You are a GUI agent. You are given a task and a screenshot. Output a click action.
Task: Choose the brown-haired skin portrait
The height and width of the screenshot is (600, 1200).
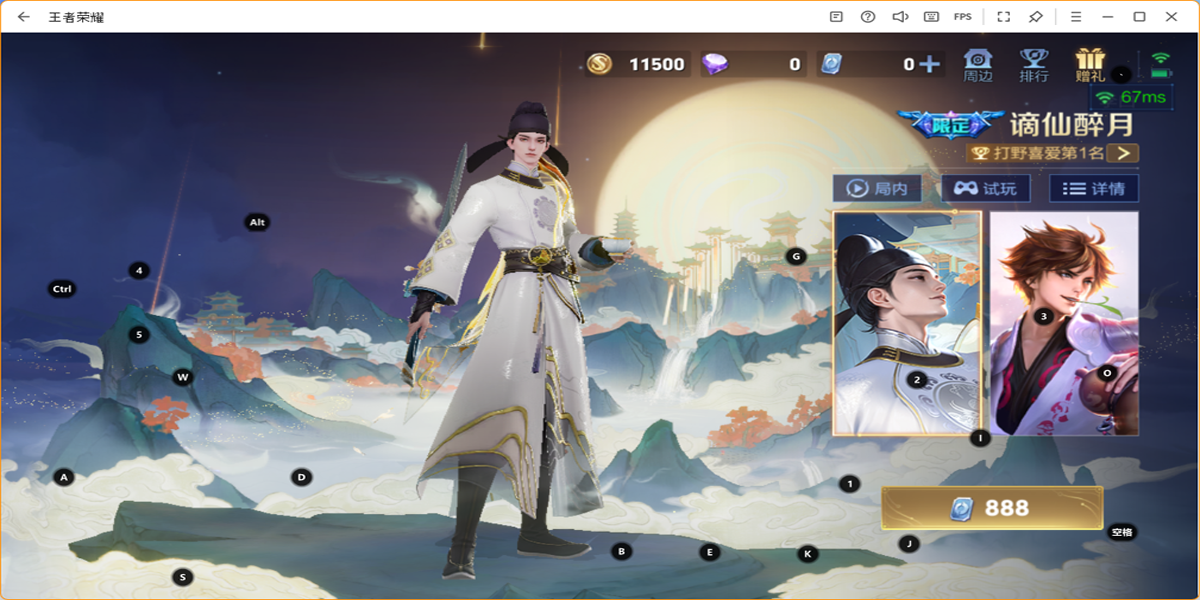1064,322
